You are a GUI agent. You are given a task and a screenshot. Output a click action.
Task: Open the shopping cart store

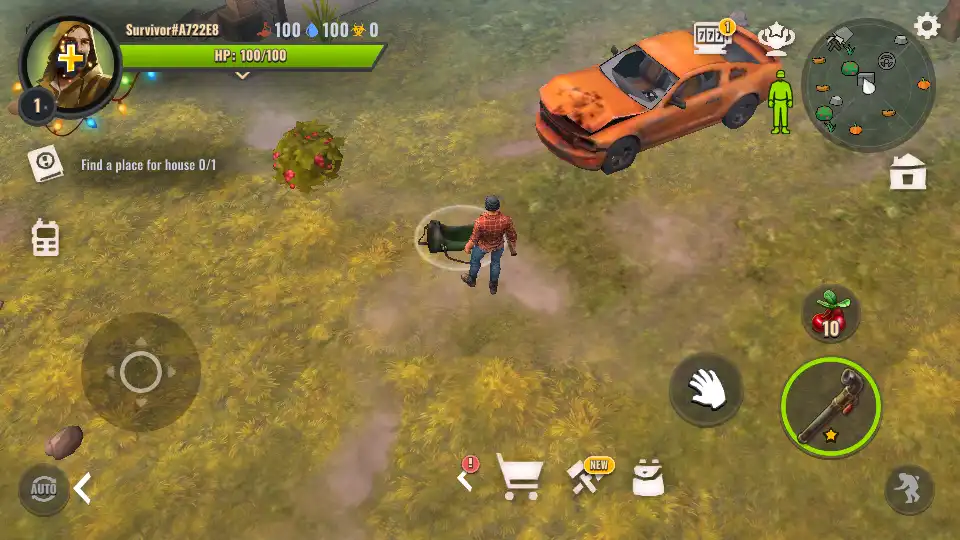click(519, 478)
